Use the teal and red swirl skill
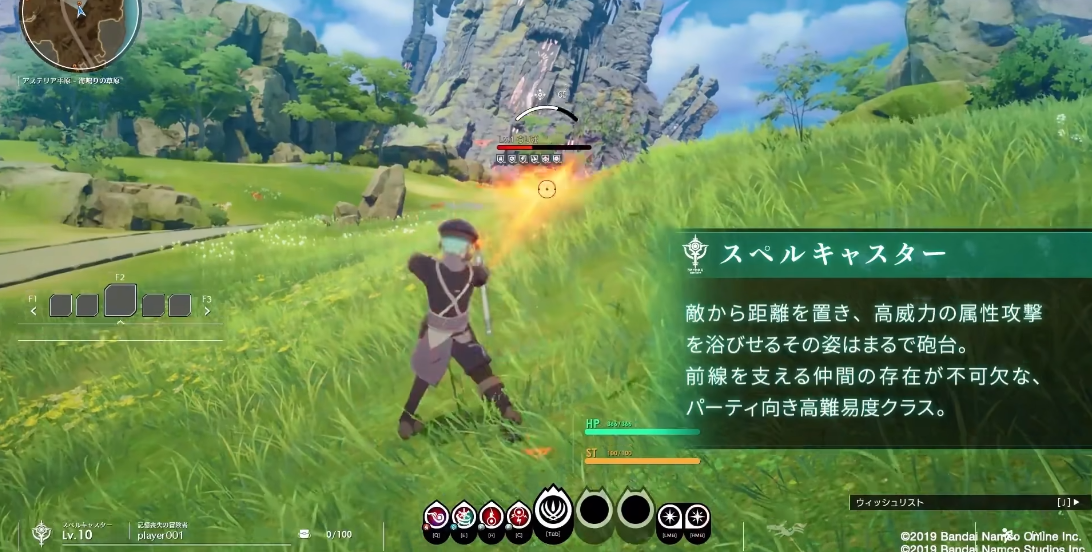Image resolution: width=1092 pixels, height=552 pixels. click(x=463, y=516)
